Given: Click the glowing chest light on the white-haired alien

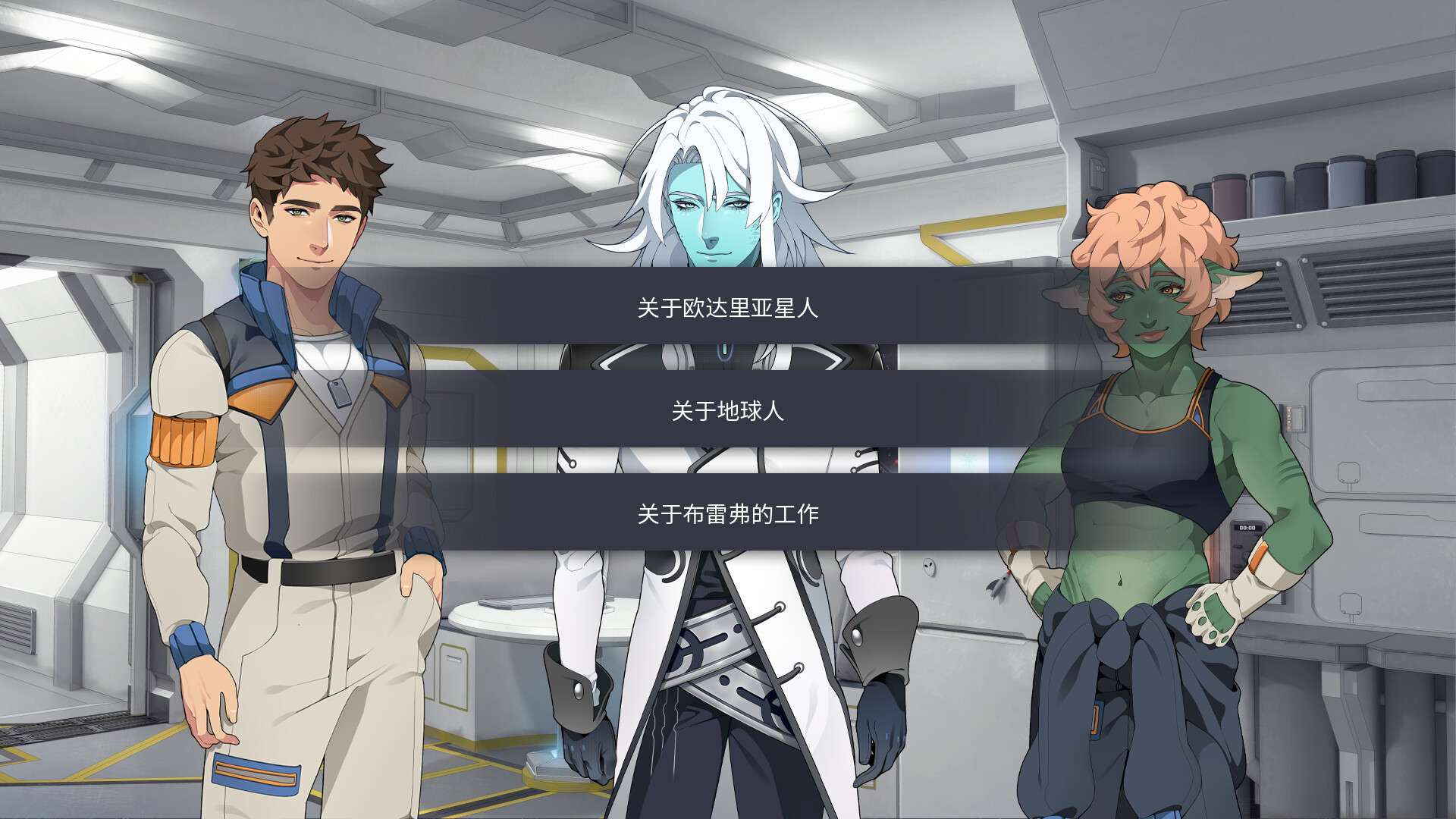Looking at the screenshot, I should point(723,349).
